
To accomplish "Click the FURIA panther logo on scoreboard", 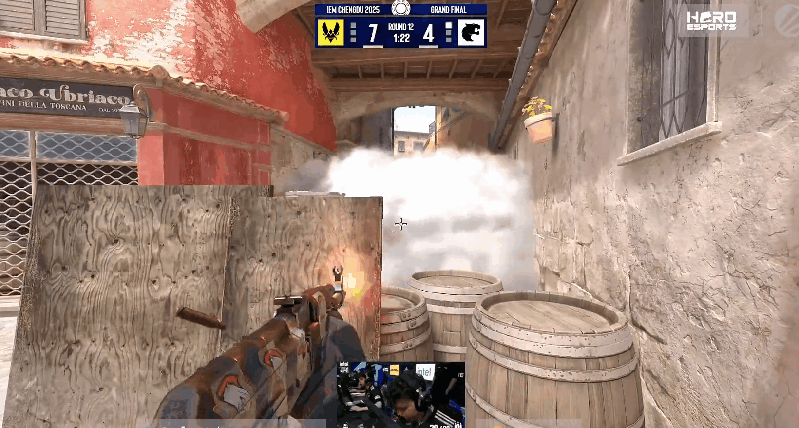I will click(471, 31).
